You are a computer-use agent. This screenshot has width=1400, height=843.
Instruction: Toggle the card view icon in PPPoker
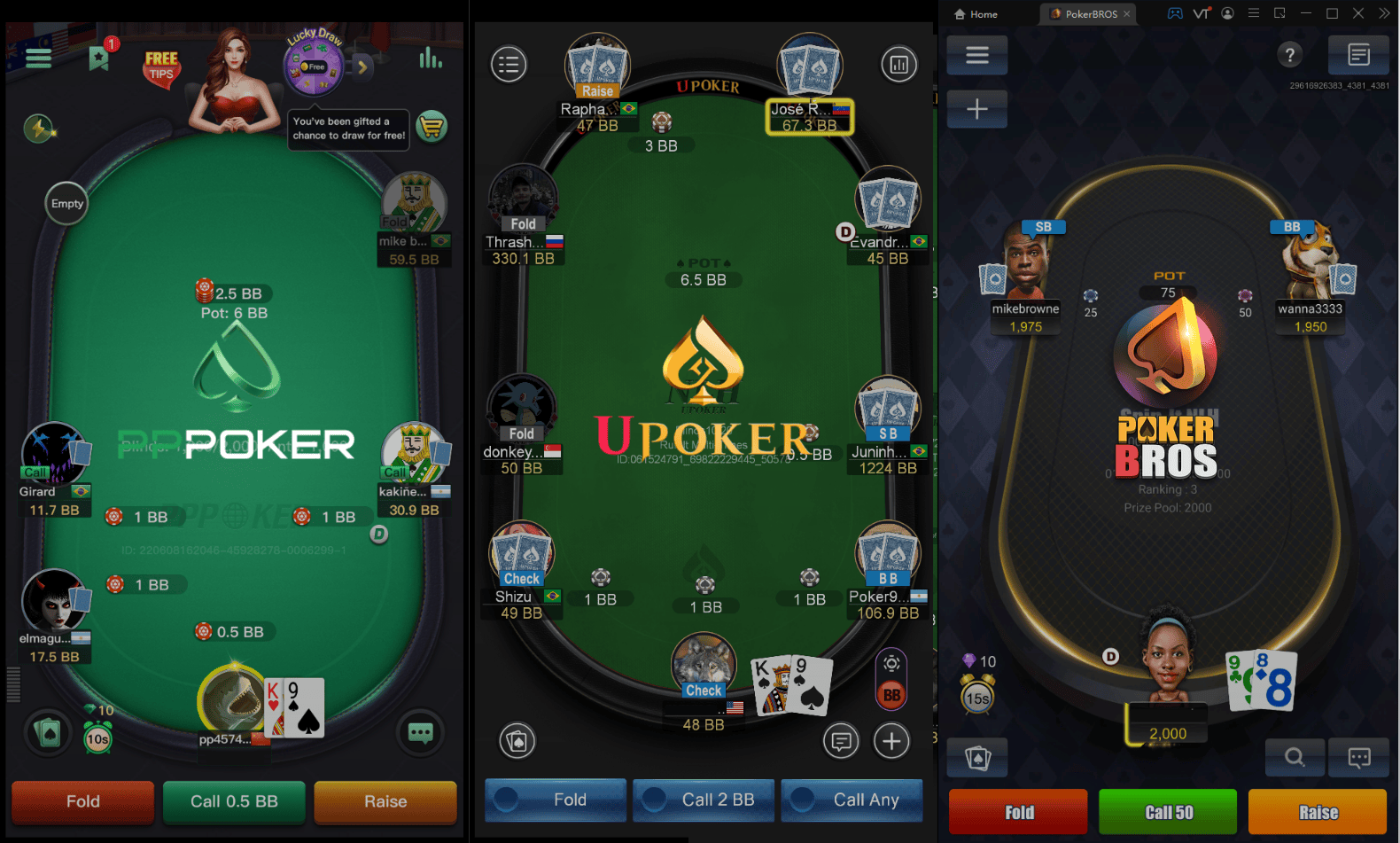click(x=46, y=733)
